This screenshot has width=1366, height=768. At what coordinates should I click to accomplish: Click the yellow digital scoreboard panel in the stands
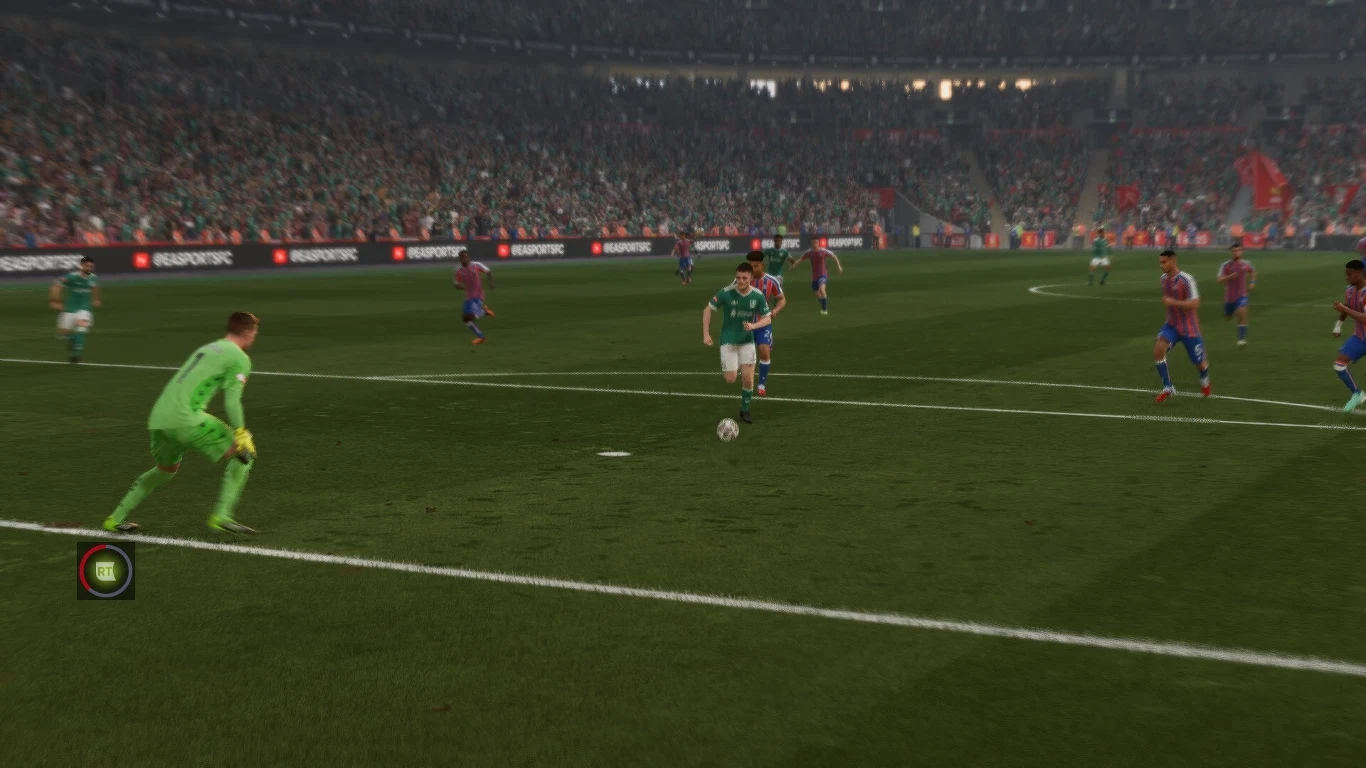[945, 90]
